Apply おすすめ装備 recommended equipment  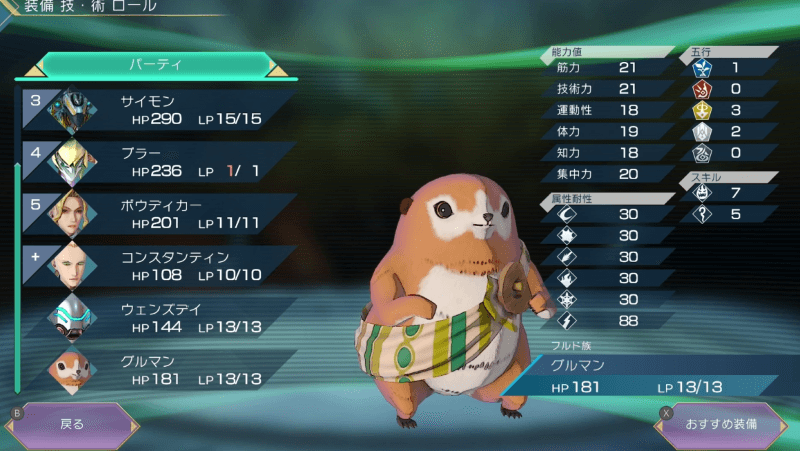[720, 424]
